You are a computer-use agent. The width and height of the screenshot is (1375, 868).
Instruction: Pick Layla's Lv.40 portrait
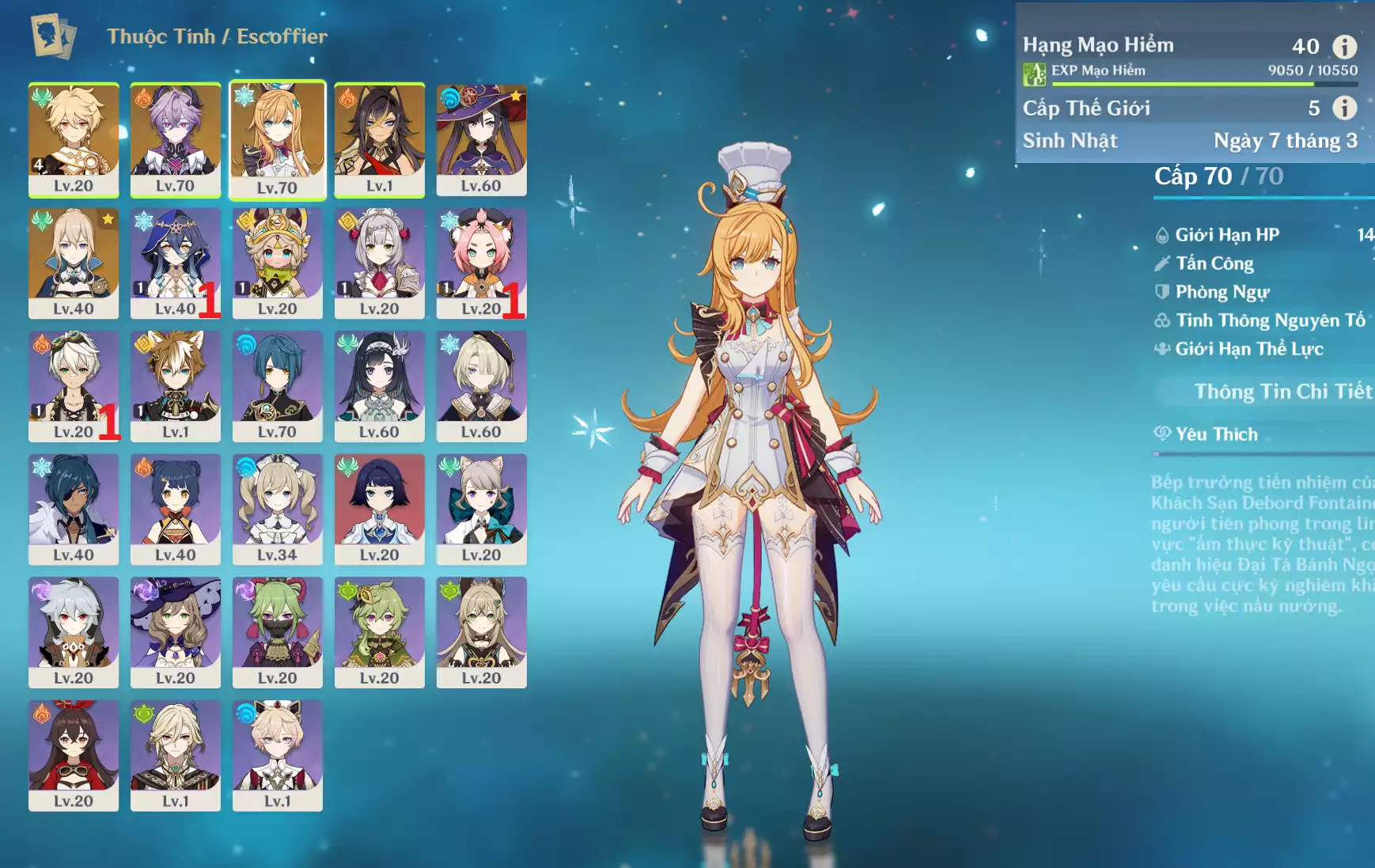tap(175, 263)
